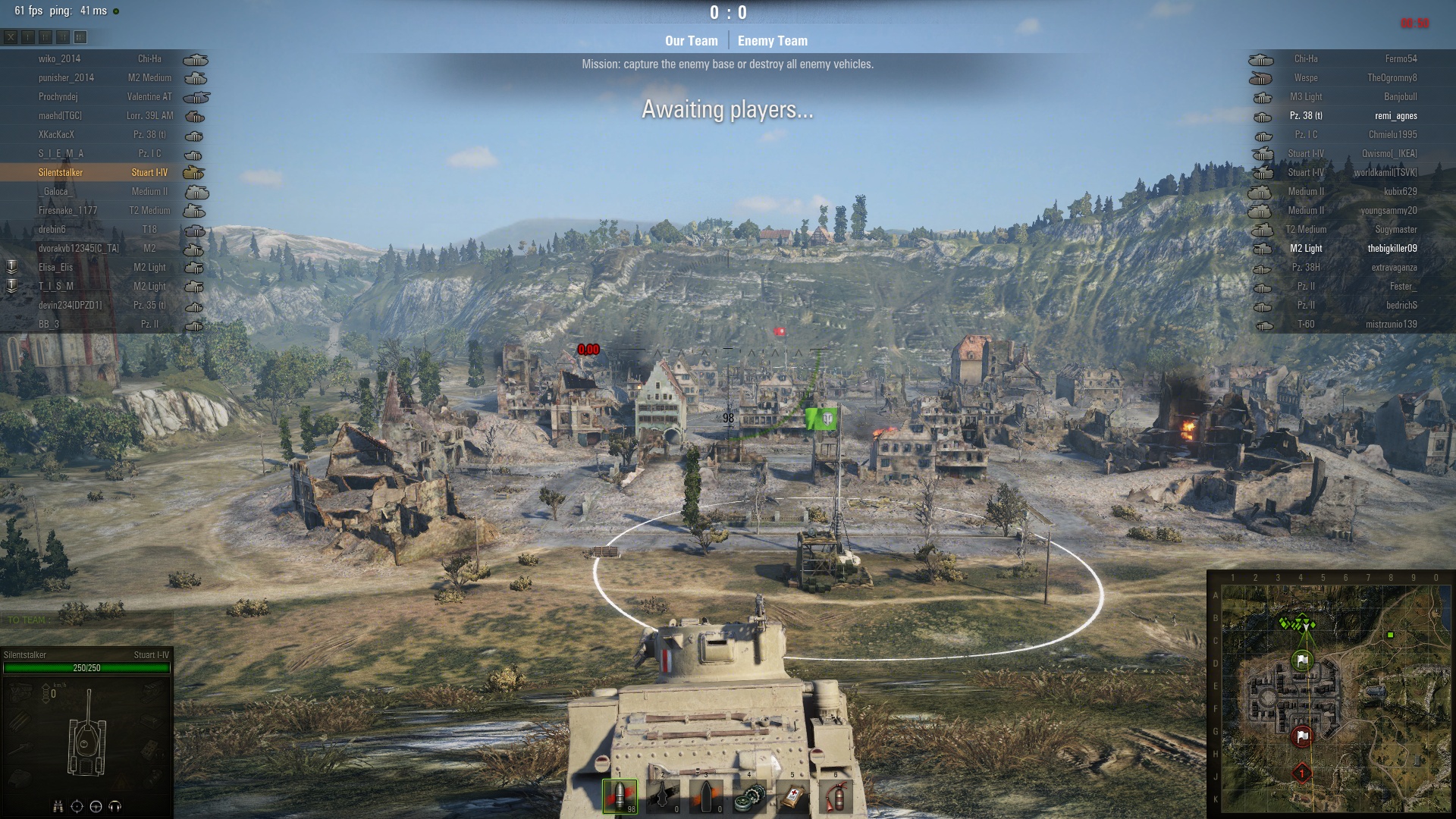
Task: Select the highlighted widest player panel mode
Action: tap(80, 36)
